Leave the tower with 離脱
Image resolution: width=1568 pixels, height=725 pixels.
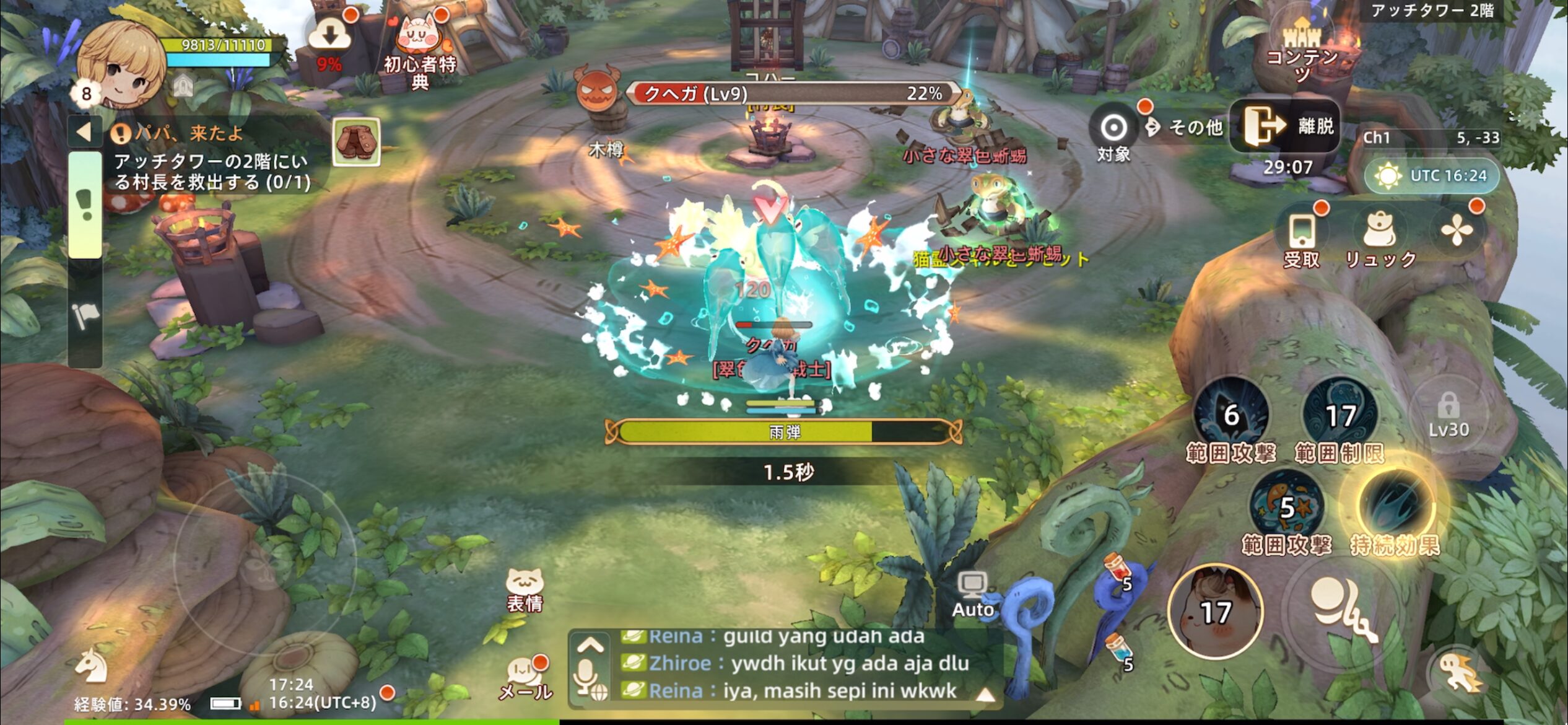click(x=1285, y=126)
